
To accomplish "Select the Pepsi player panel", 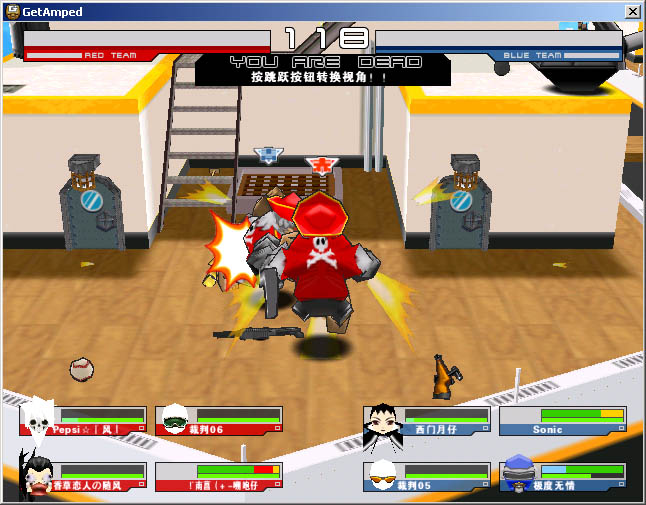I will pos(84,421).
